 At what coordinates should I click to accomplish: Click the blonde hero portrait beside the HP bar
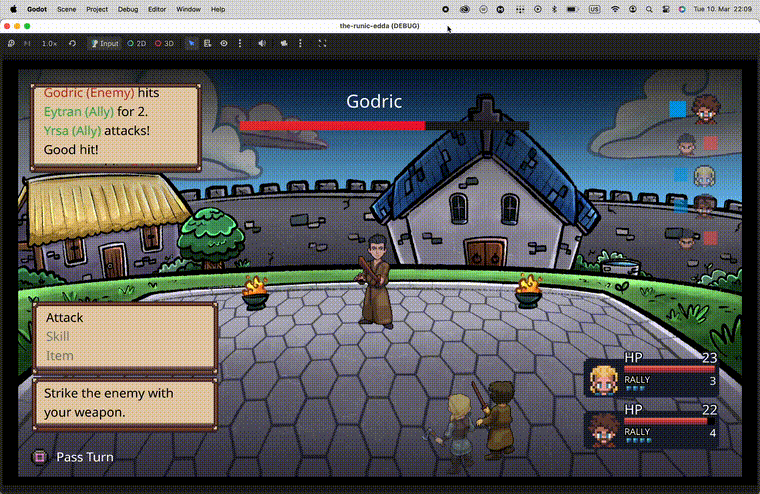pyautogui.click(x=604, y=380)
